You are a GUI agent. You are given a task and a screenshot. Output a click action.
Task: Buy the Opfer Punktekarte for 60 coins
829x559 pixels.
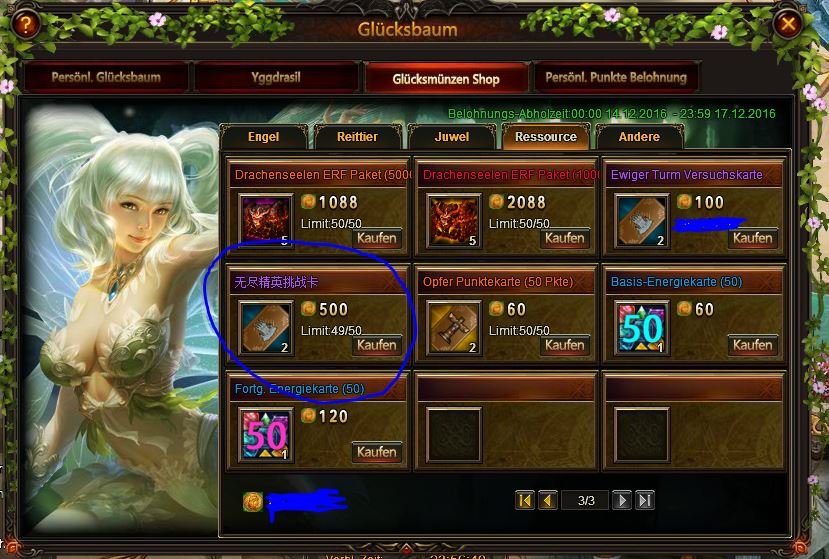click(565, 345)
